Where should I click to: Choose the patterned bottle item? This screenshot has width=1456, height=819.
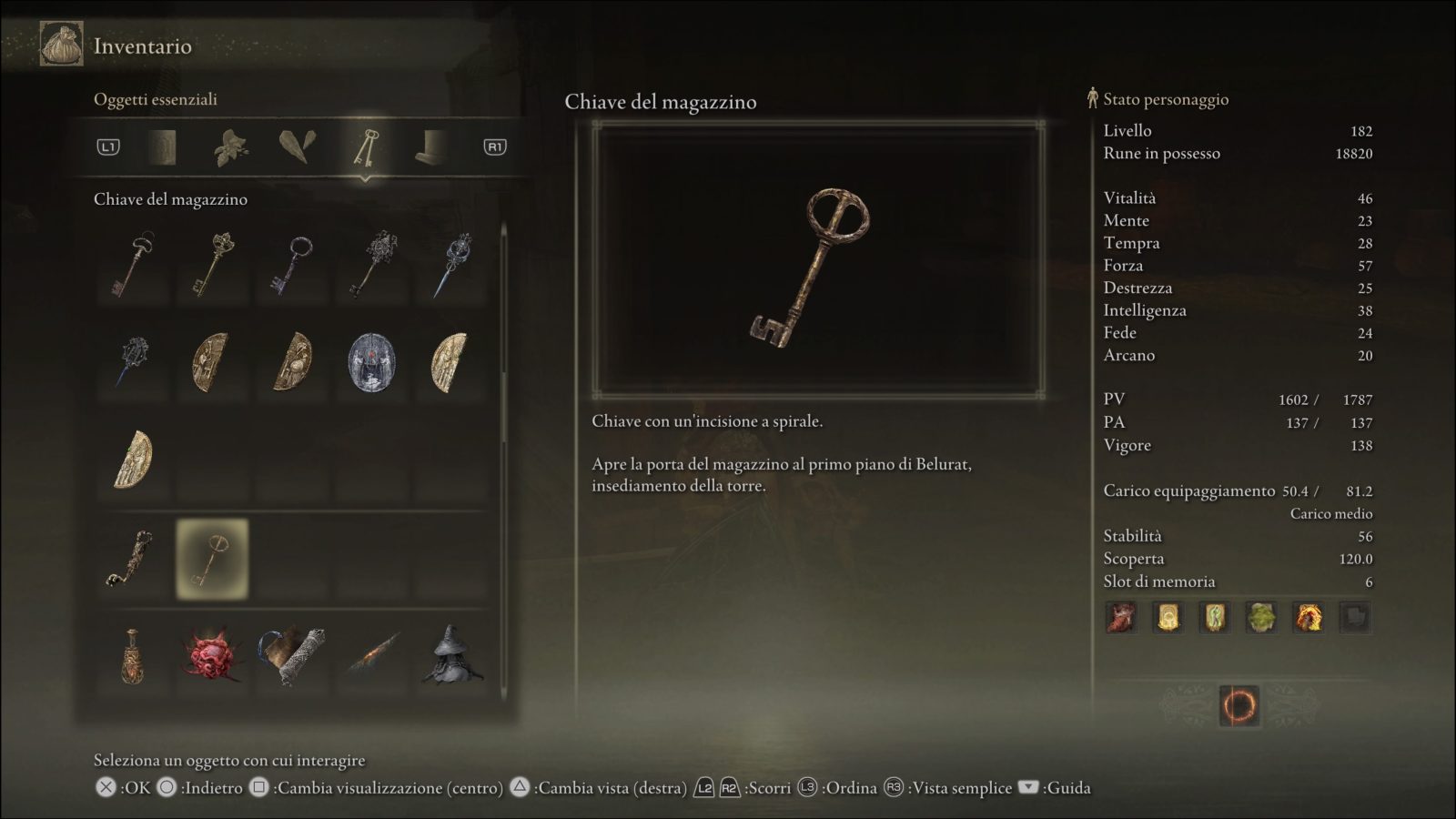pyautogui.click(x=133, y=655)
